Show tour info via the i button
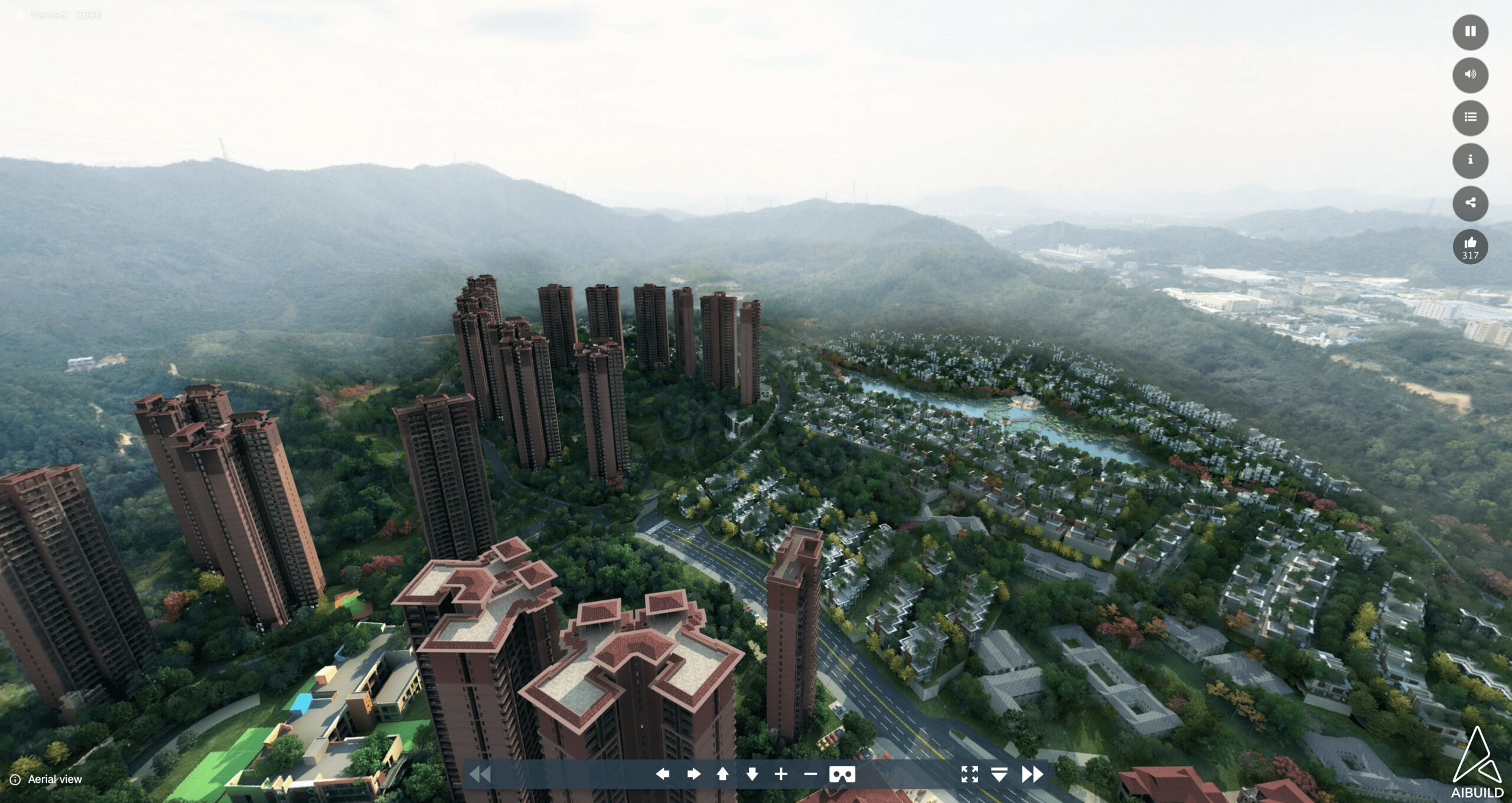Screen dimensions: 1512x803 click(x=1470, y=160)
